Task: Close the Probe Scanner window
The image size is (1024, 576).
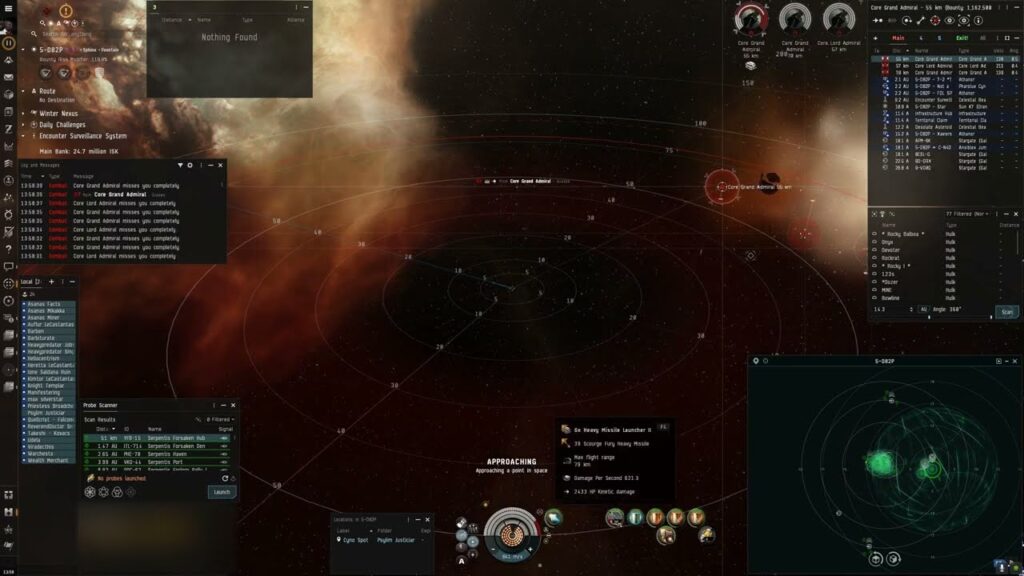Action: coord(234,405)
